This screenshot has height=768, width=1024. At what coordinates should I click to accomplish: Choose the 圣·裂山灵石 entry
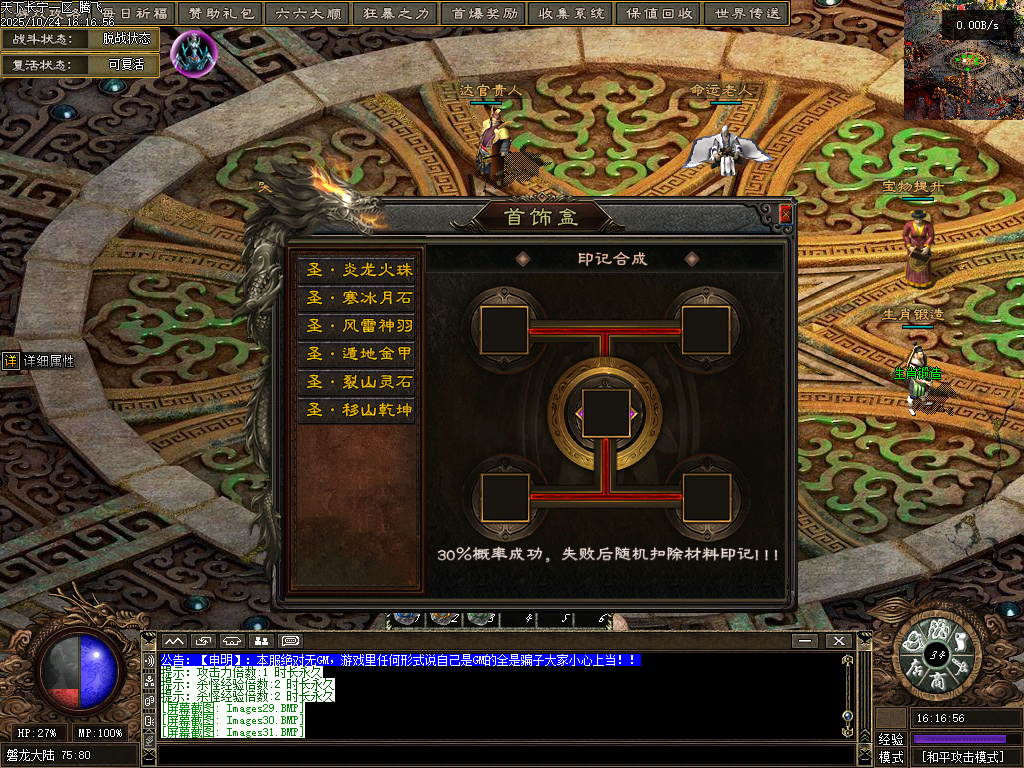click(357, 382)
